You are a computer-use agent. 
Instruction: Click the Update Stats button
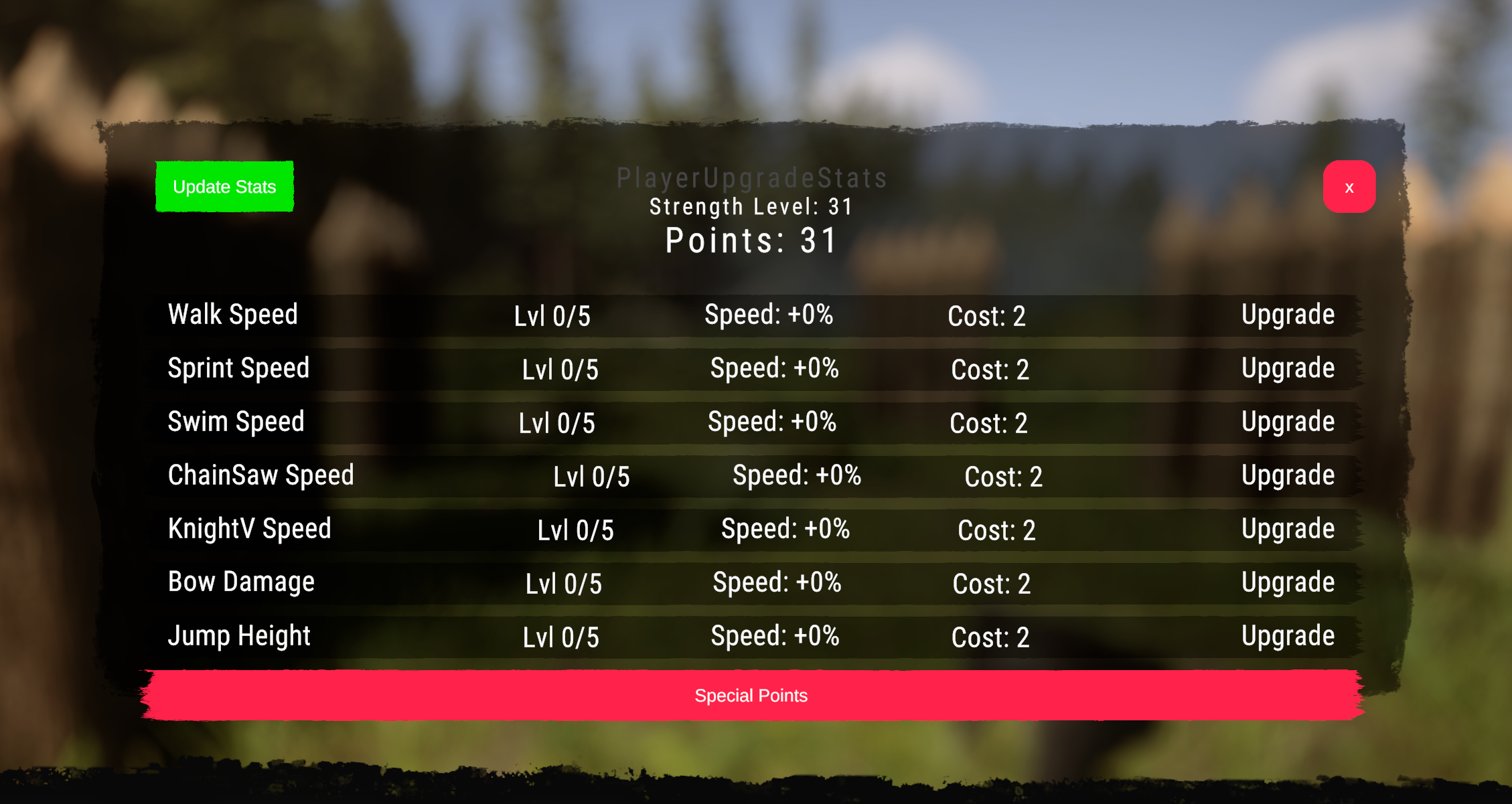[224, 187]
